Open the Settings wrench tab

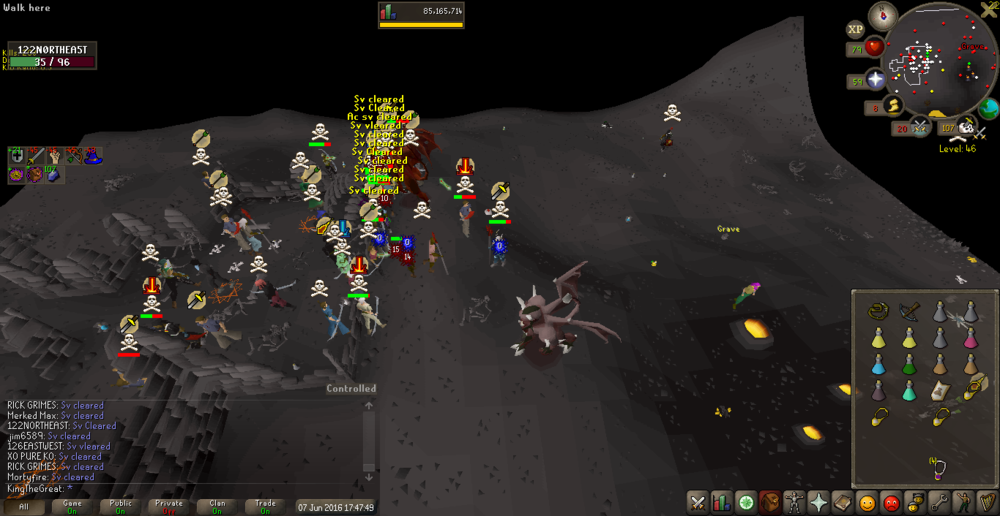click(x=939, y=502)
